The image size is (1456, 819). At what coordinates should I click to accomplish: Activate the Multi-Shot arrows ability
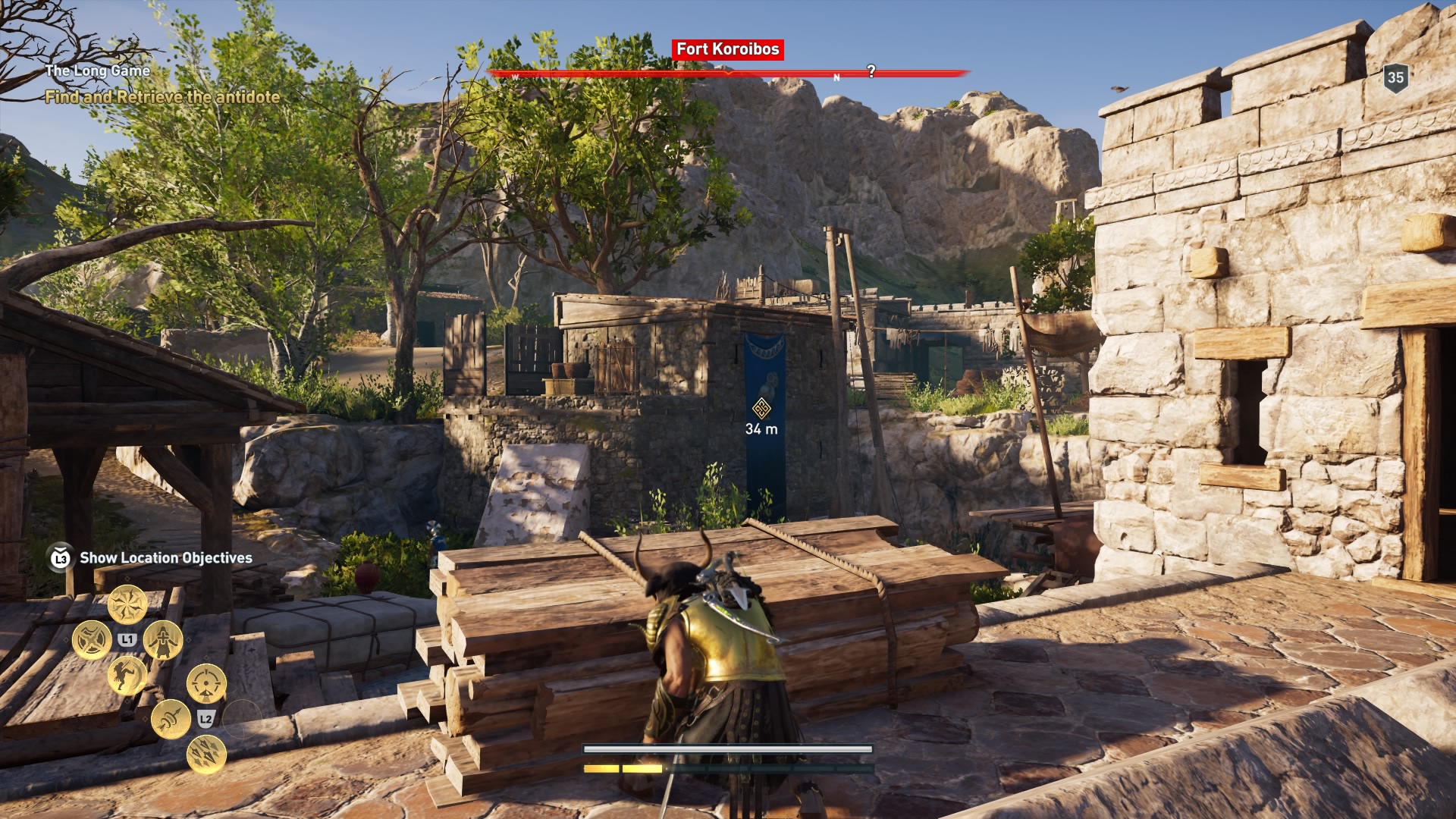coord(206,754)
